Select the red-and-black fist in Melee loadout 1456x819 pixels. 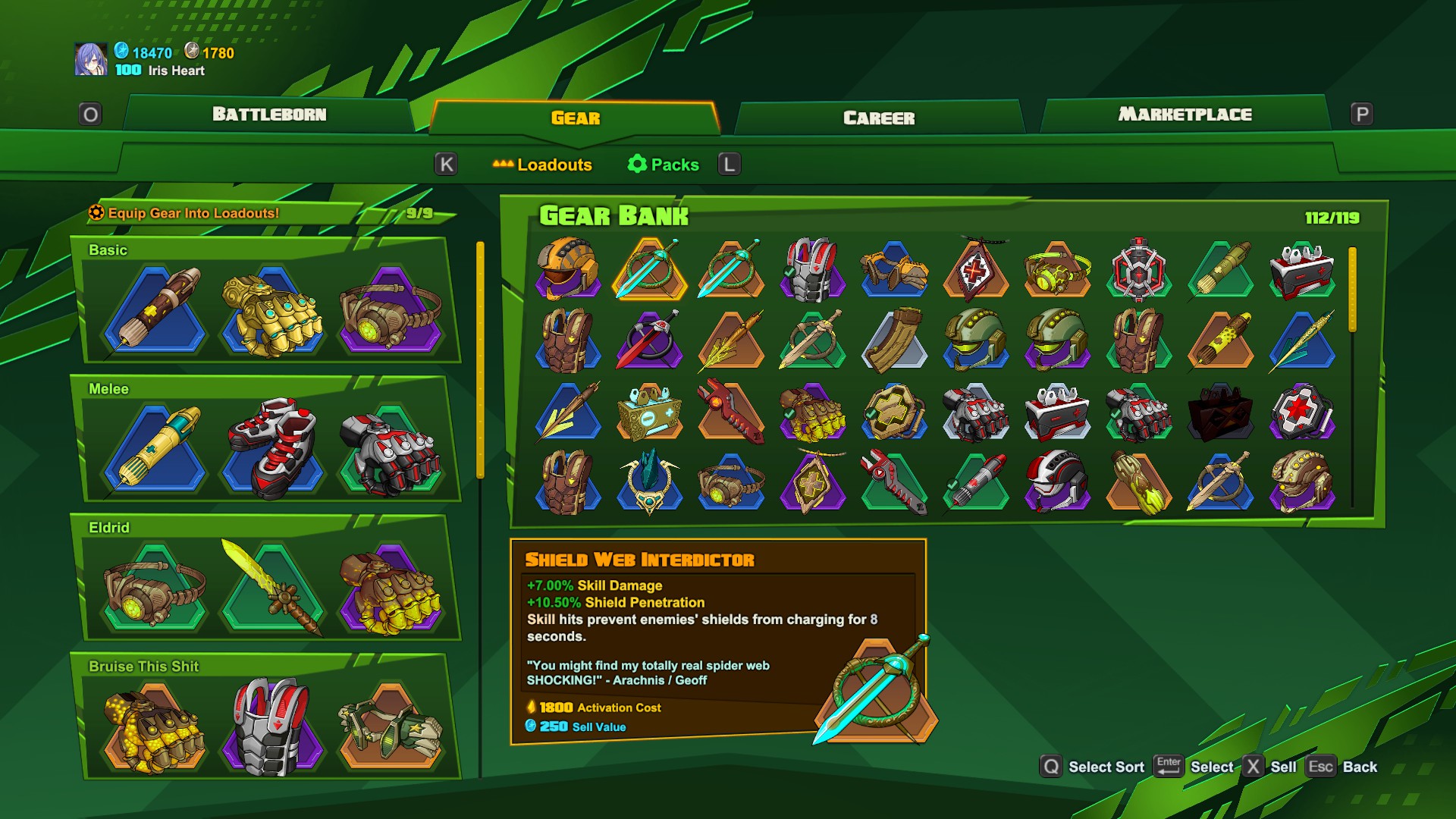click(x=391, y=451)
